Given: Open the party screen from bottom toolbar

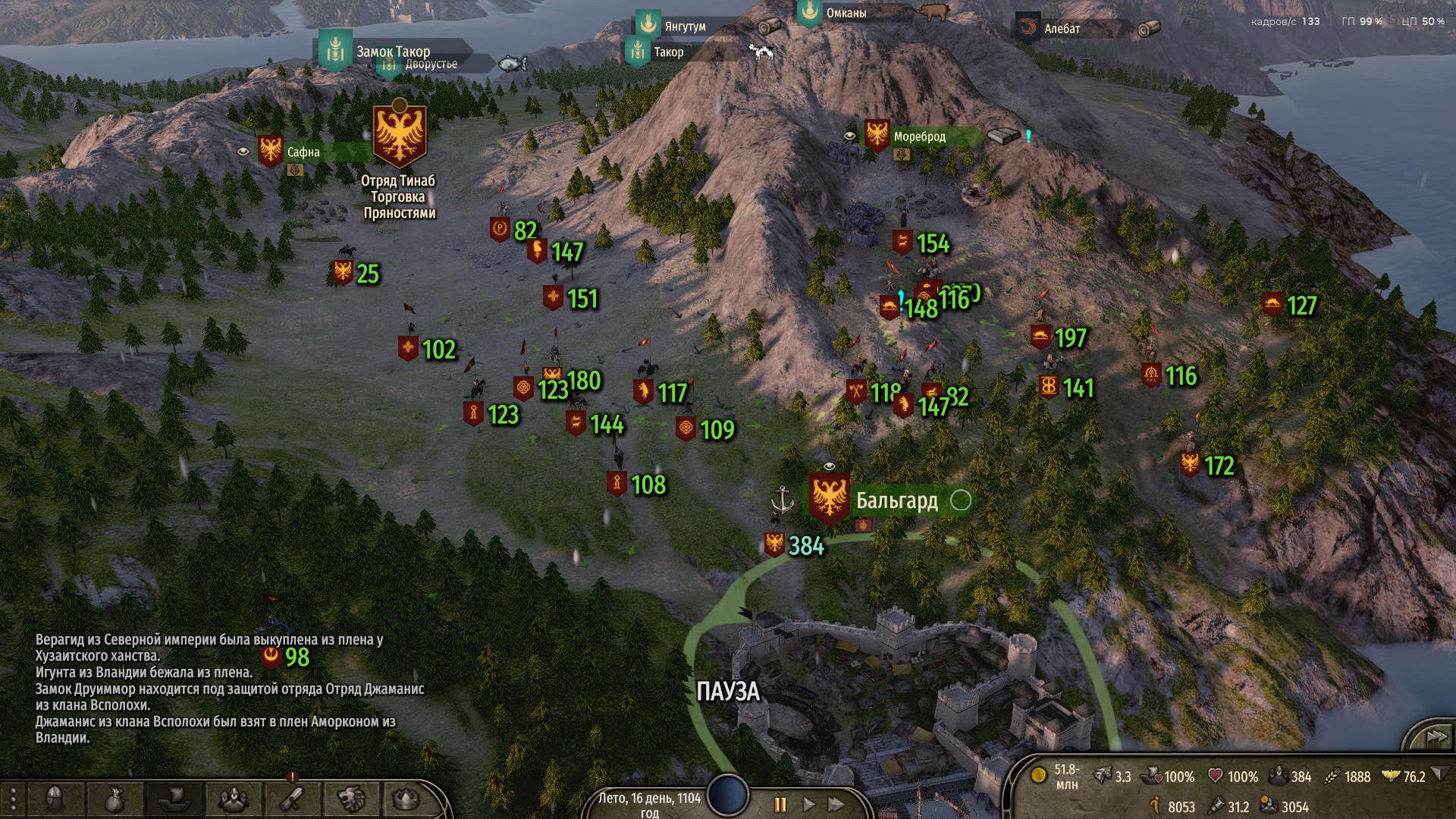Looking at the screenshot, I should tap(233, 799).
